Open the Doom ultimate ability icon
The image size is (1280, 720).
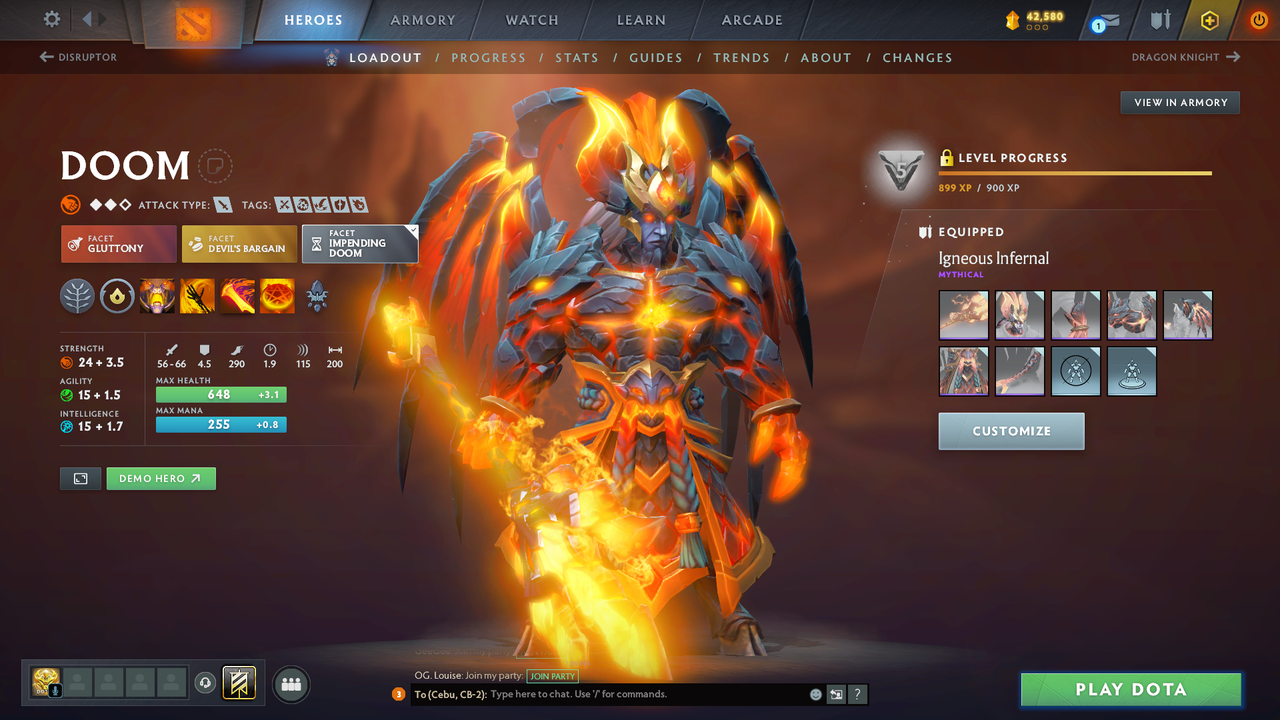(277, 296)
